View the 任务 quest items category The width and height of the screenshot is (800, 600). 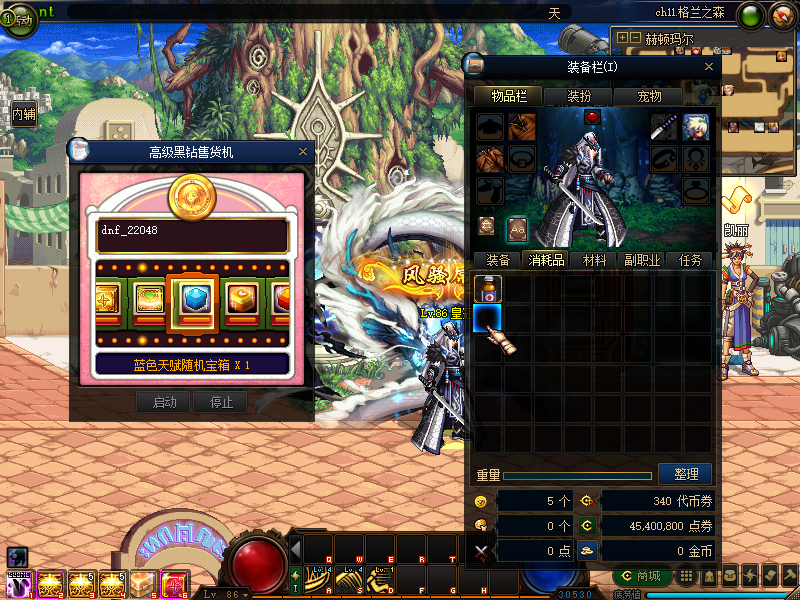[x=691, y=260]
